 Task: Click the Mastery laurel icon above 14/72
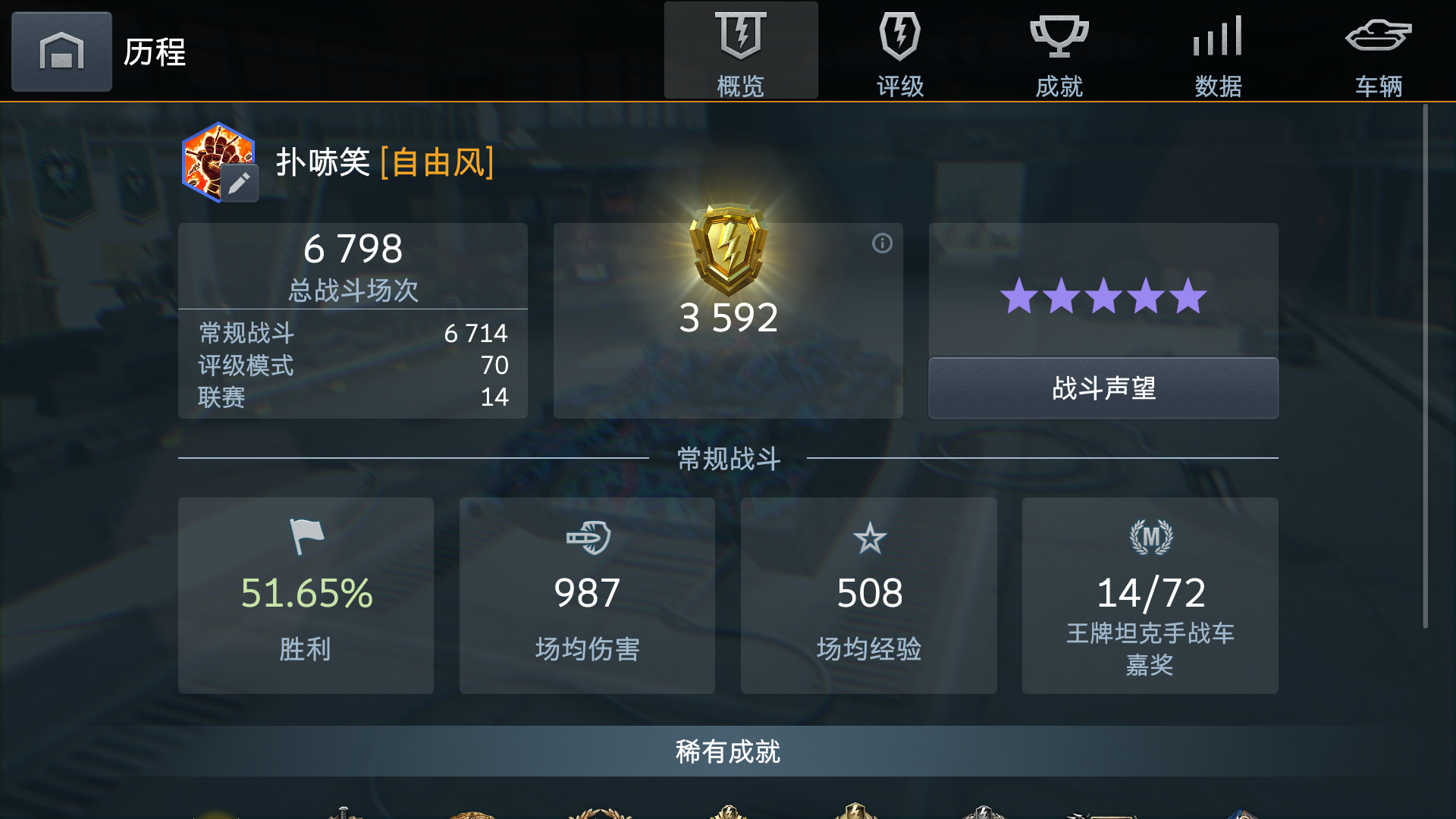[1150, 537]
